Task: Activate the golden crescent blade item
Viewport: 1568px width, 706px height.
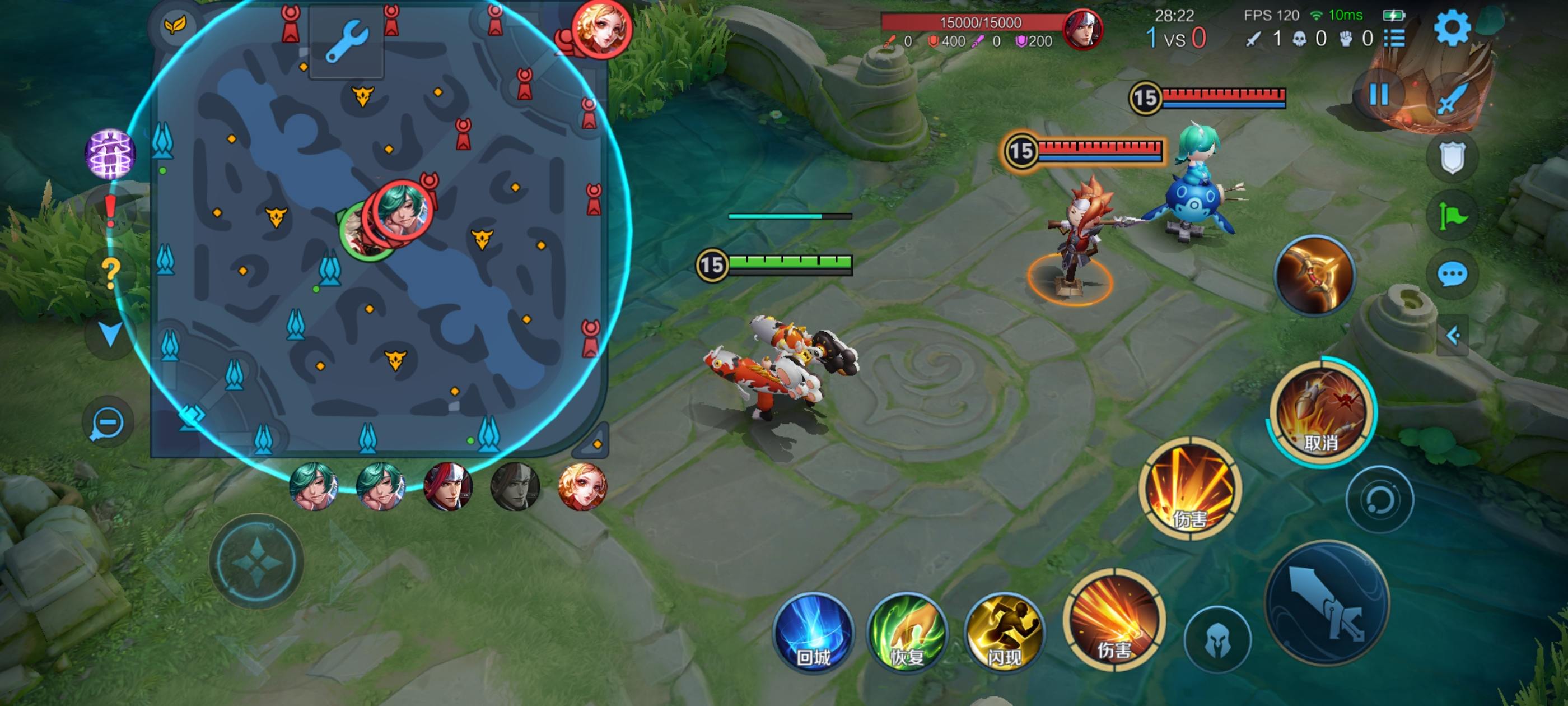Action: [1315, 275]
